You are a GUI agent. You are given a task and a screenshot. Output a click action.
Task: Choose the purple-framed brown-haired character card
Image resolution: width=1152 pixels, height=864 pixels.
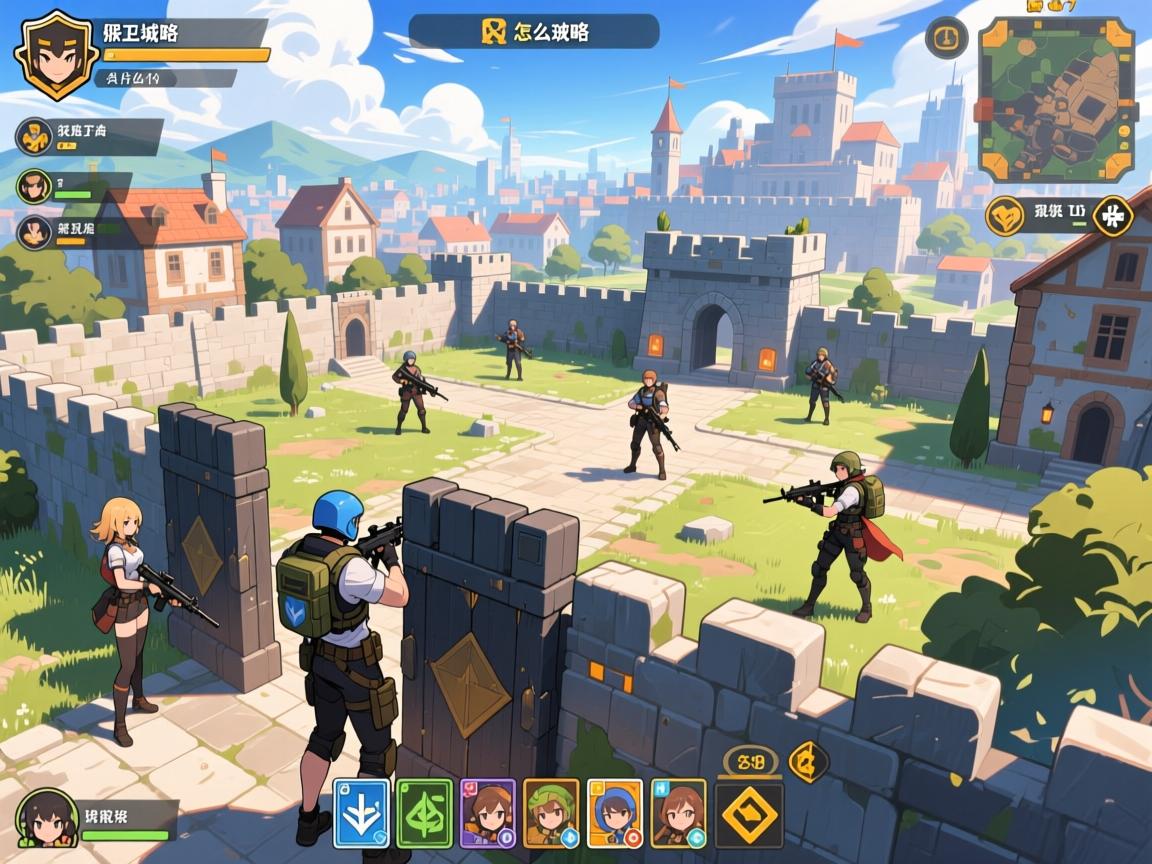pos(488,812)
